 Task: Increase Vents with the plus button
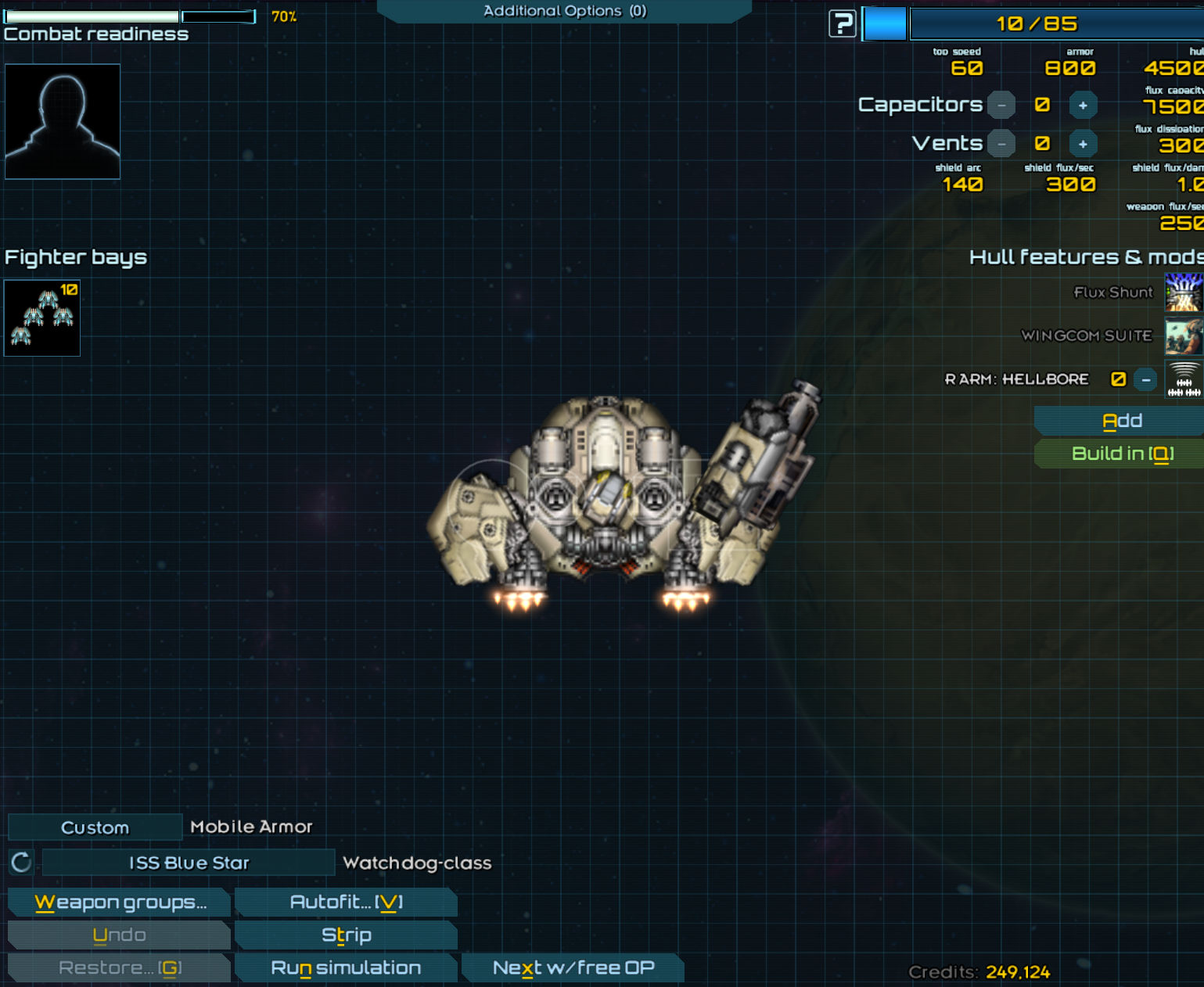[x=1083, y=144]
